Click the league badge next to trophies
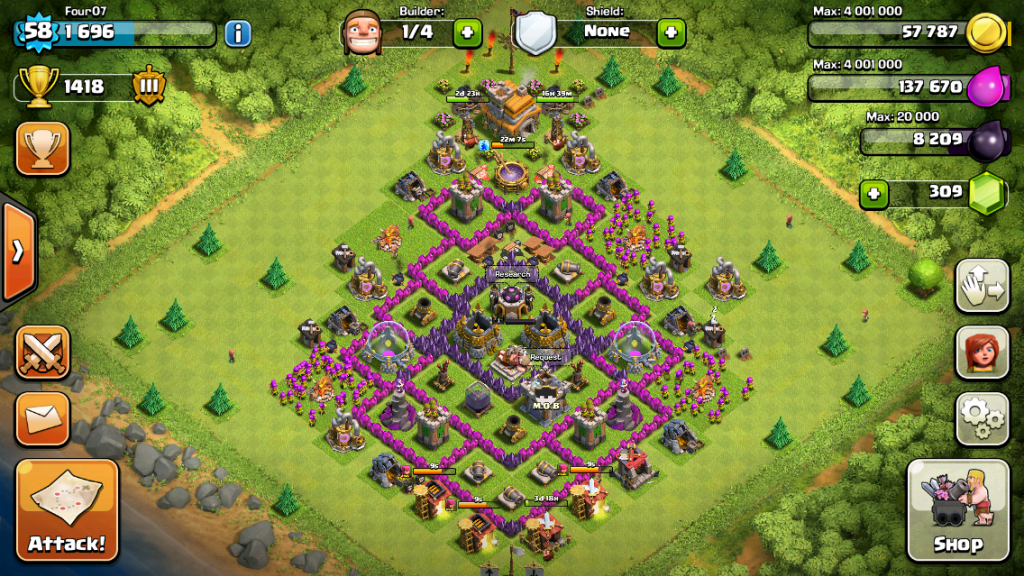Image resolution: width=1024 pixels, height=576 pixels. point(146,86)
